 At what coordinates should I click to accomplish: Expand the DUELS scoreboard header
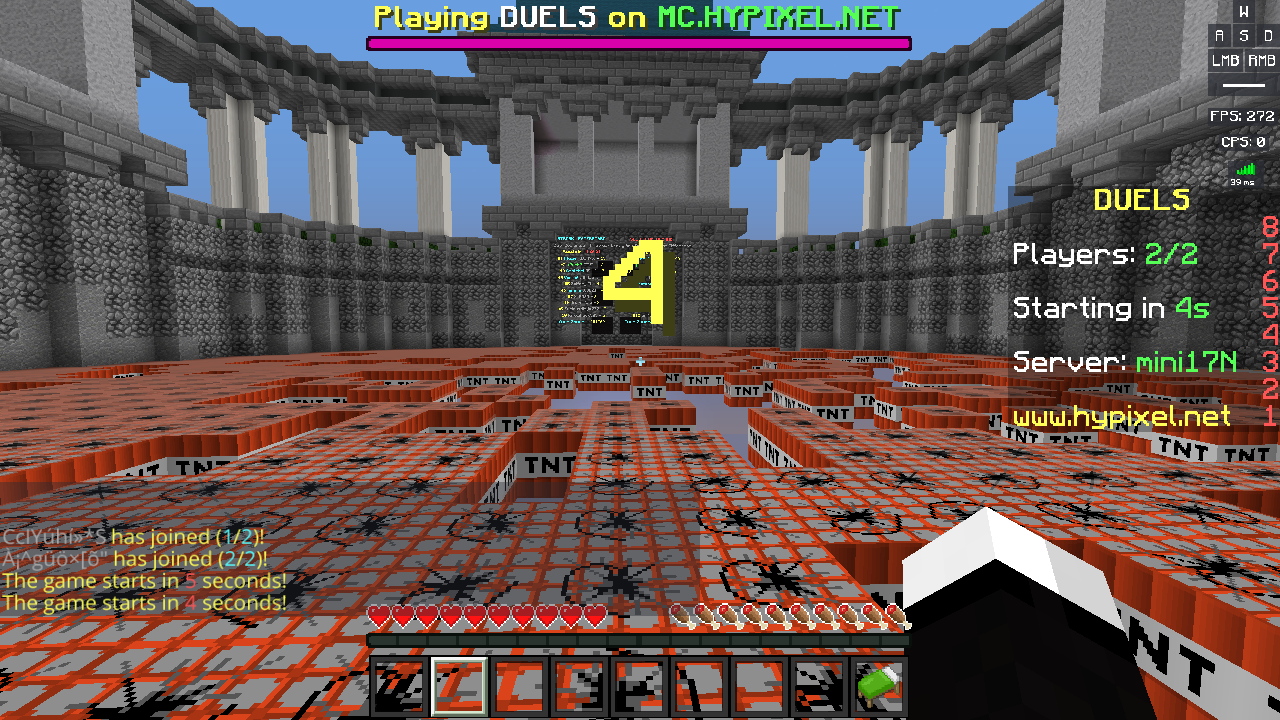tap(1143, 199)
